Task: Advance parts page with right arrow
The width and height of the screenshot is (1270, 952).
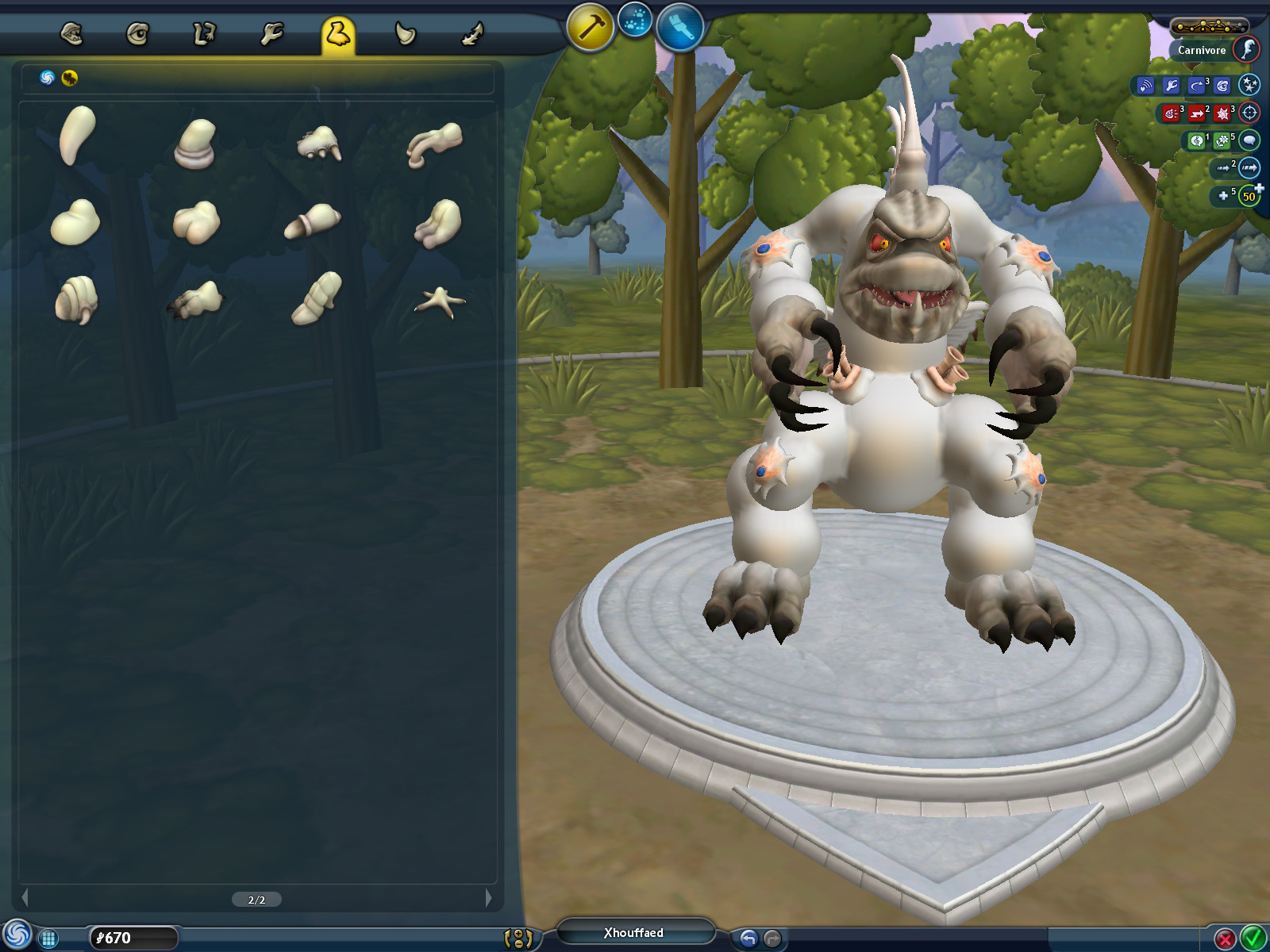Action: click(x=490, y=900)
